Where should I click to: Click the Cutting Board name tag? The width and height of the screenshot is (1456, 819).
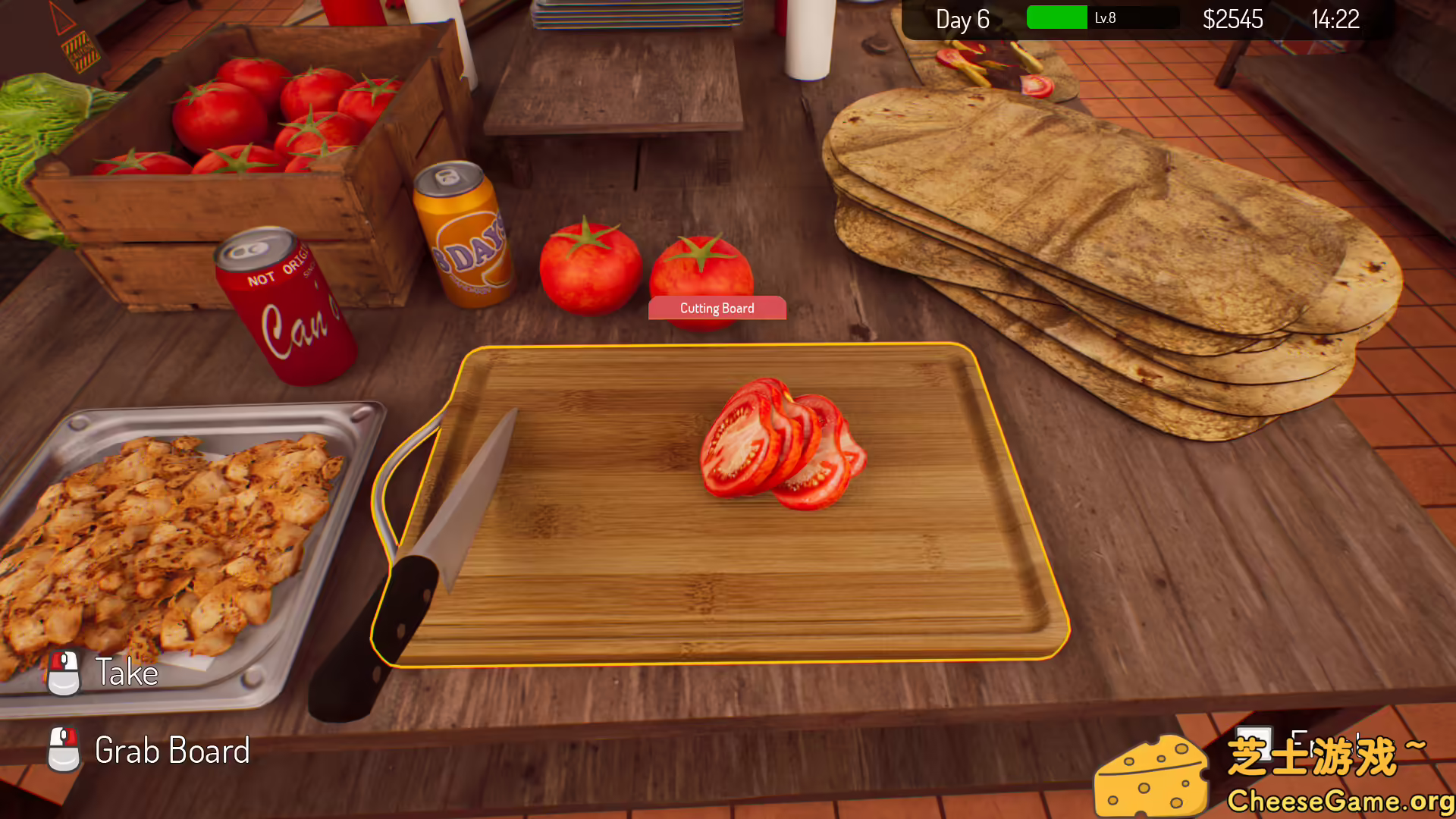point(717,308)
